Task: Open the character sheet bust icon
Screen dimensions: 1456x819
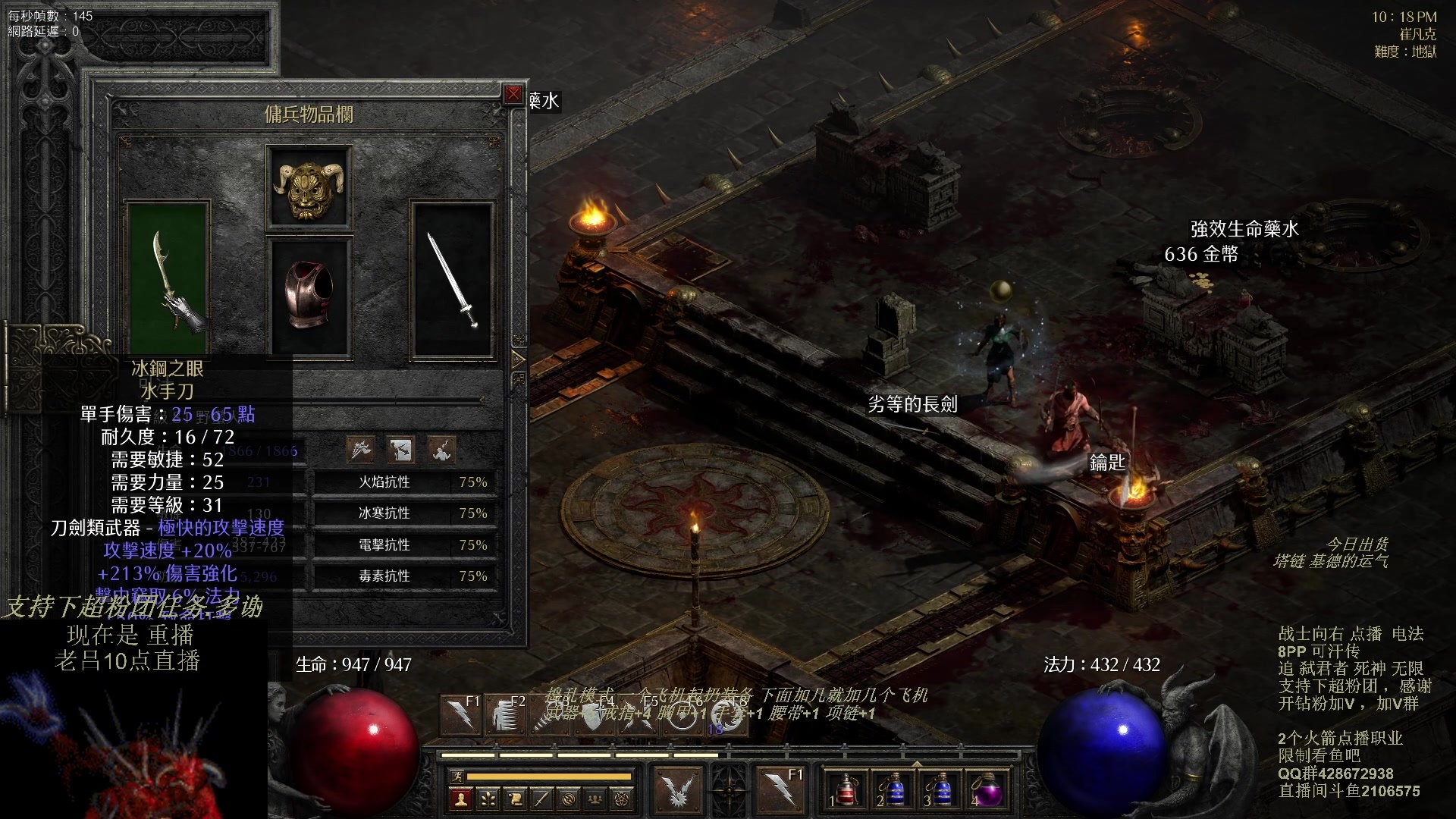Action: [x=460, y=799]
